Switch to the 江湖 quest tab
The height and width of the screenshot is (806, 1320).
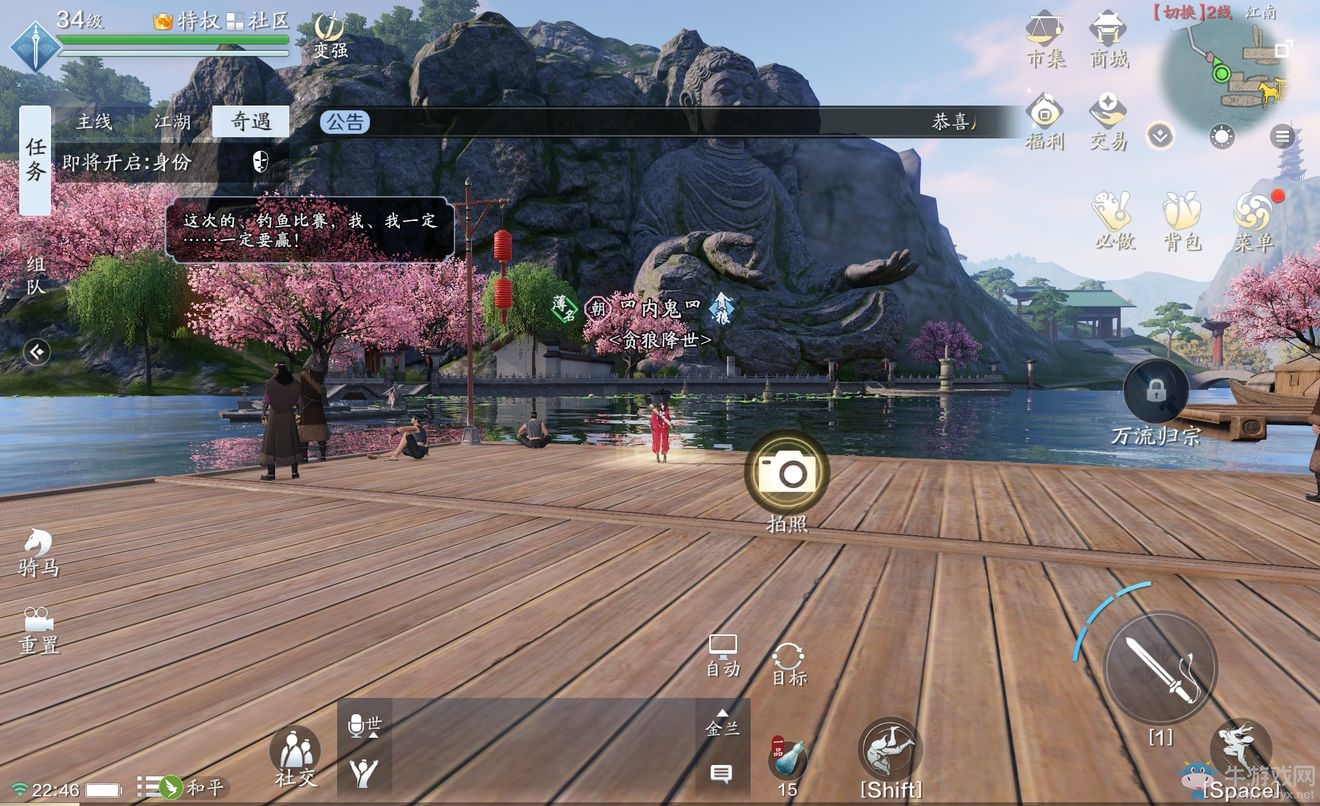coord(173,122)
